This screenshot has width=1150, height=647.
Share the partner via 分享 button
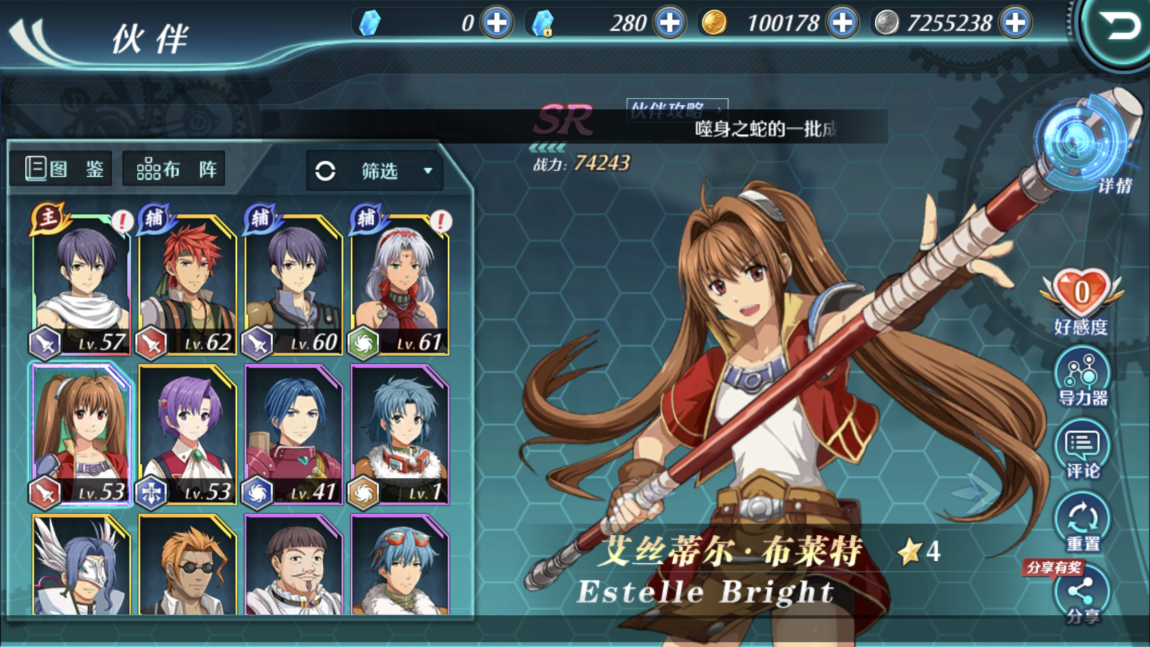pyautogui.click(x=1082, y=595)
